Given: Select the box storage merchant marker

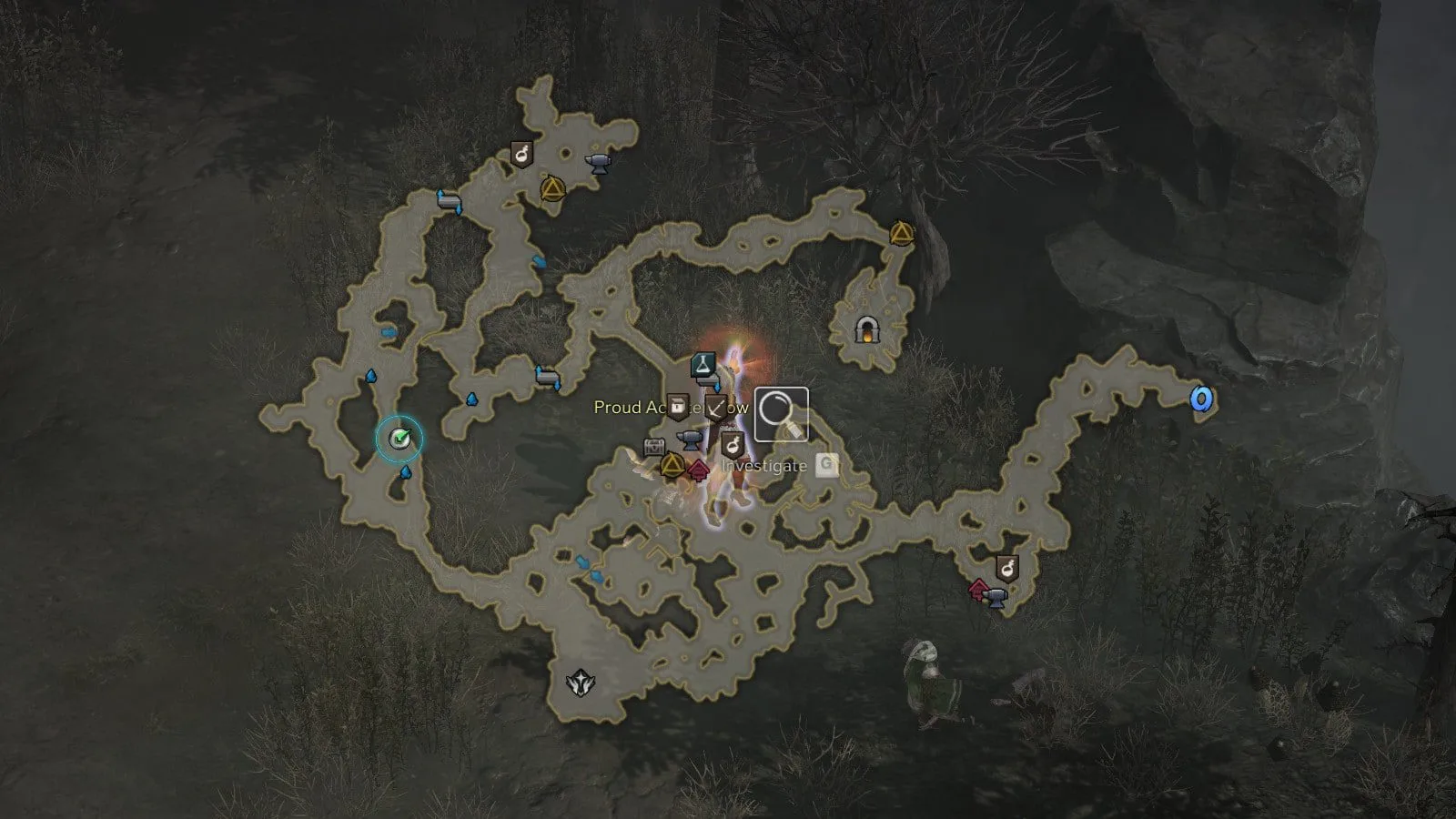Looking at the screenshot, I should click(x=677, y=406).
